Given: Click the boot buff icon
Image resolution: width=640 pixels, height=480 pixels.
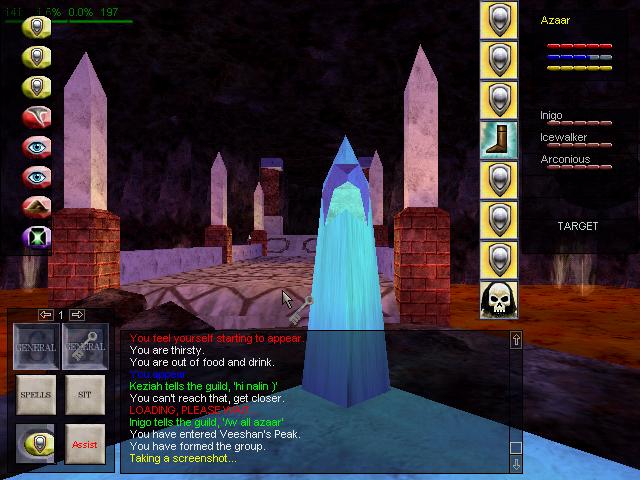Looking at the screenshot, I should click(x=499, y=140).
